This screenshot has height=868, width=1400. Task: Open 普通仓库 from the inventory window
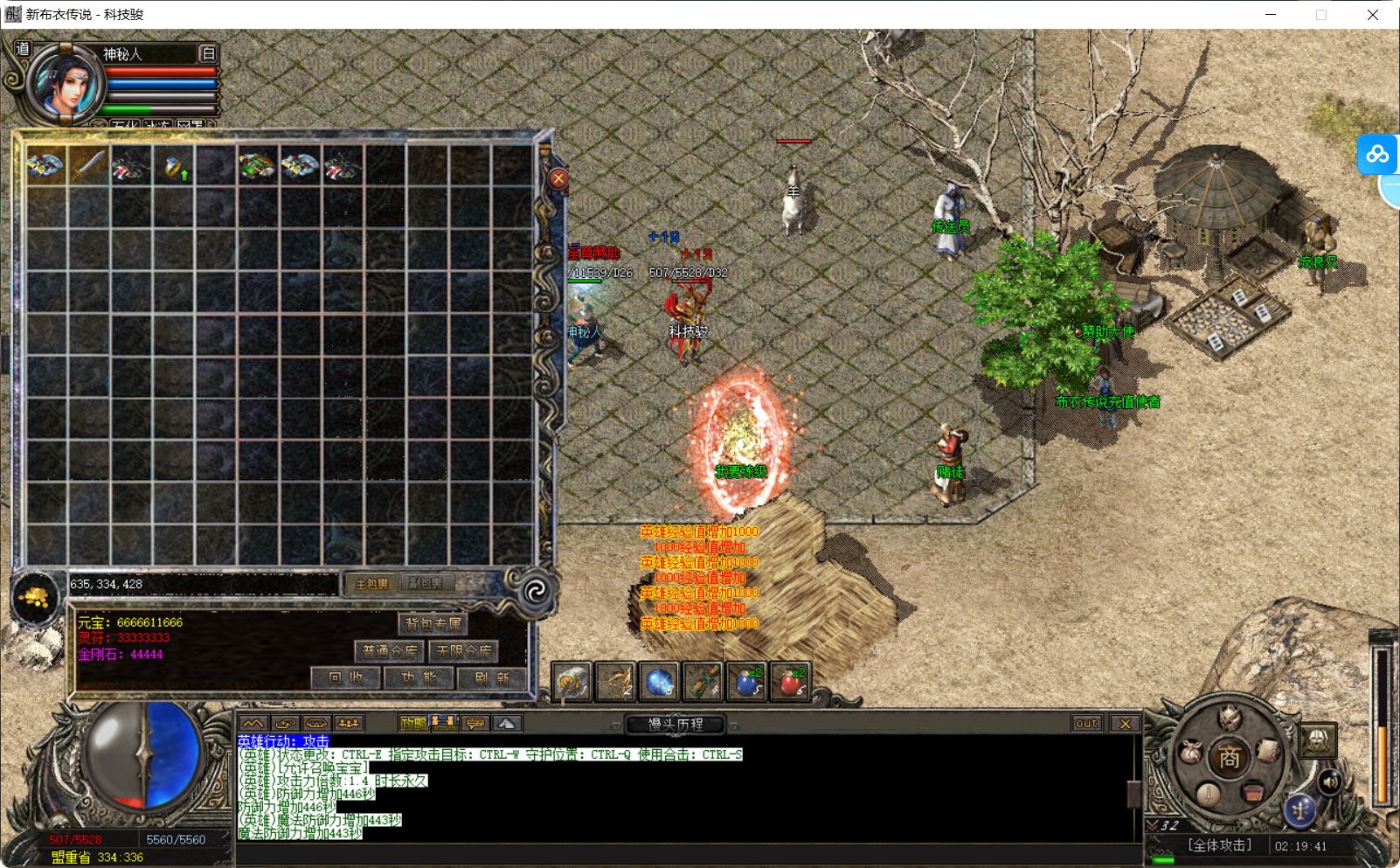pyautogui.click(x=388, y=651)
